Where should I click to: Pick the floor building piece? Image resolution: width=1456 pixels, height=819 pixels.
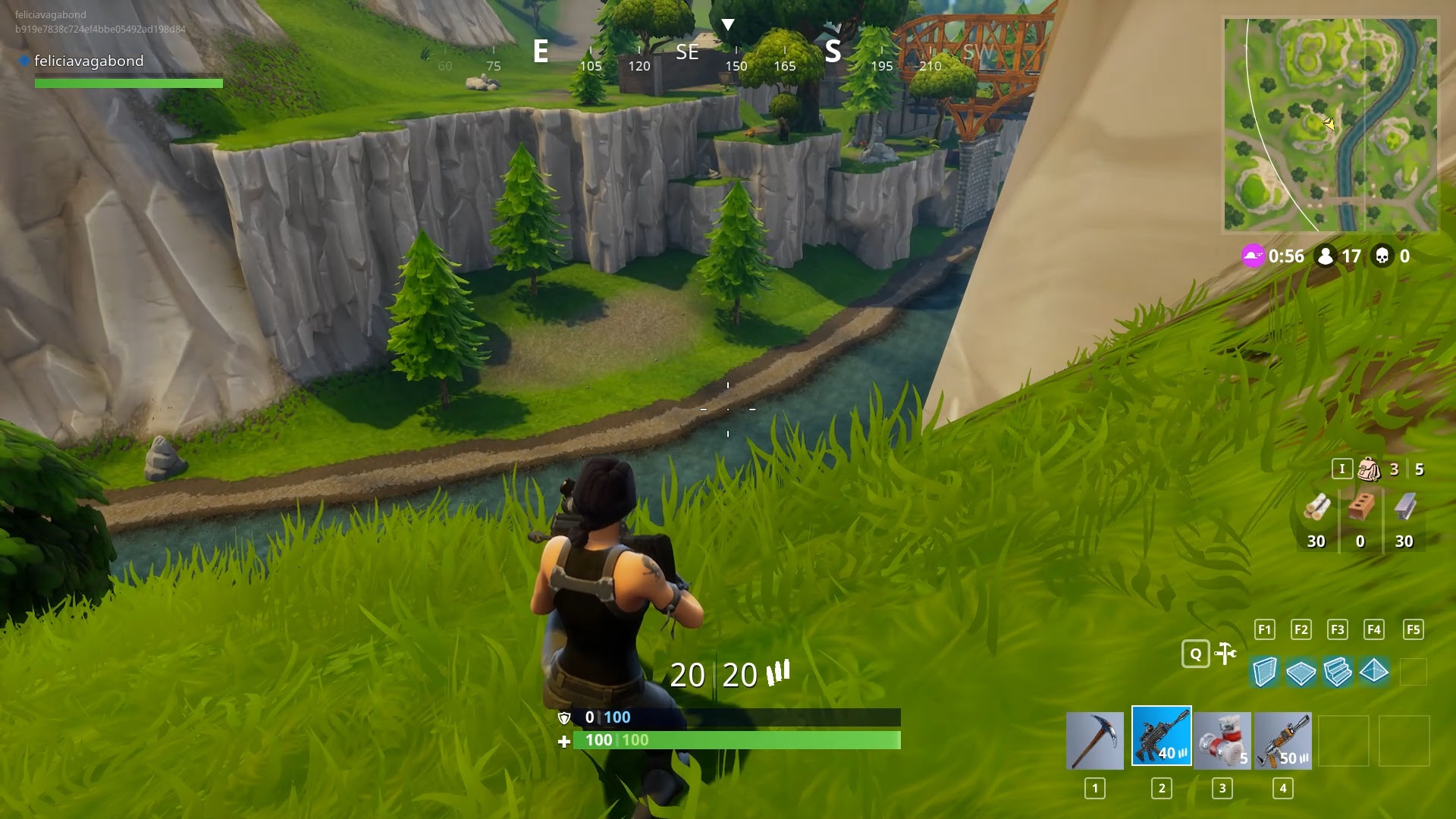point(1301,673)
